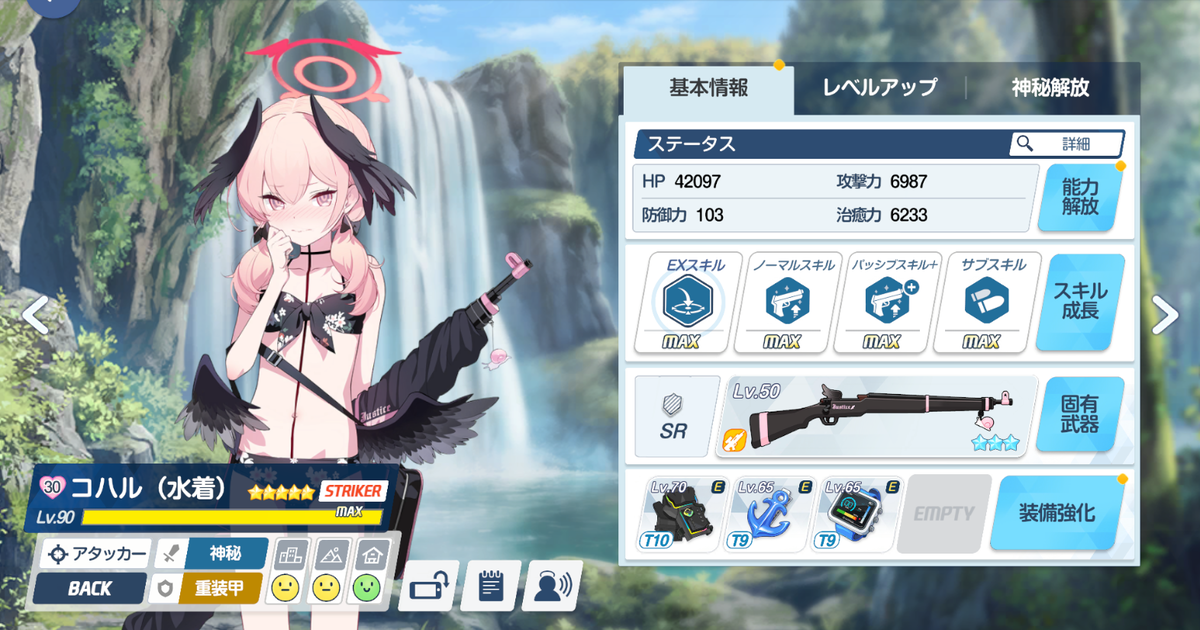This screenshot has height=630, width=1200.
Task: Open the T10 gloves equipment slot
Action: pyautogui.click(x=677, y=514)
